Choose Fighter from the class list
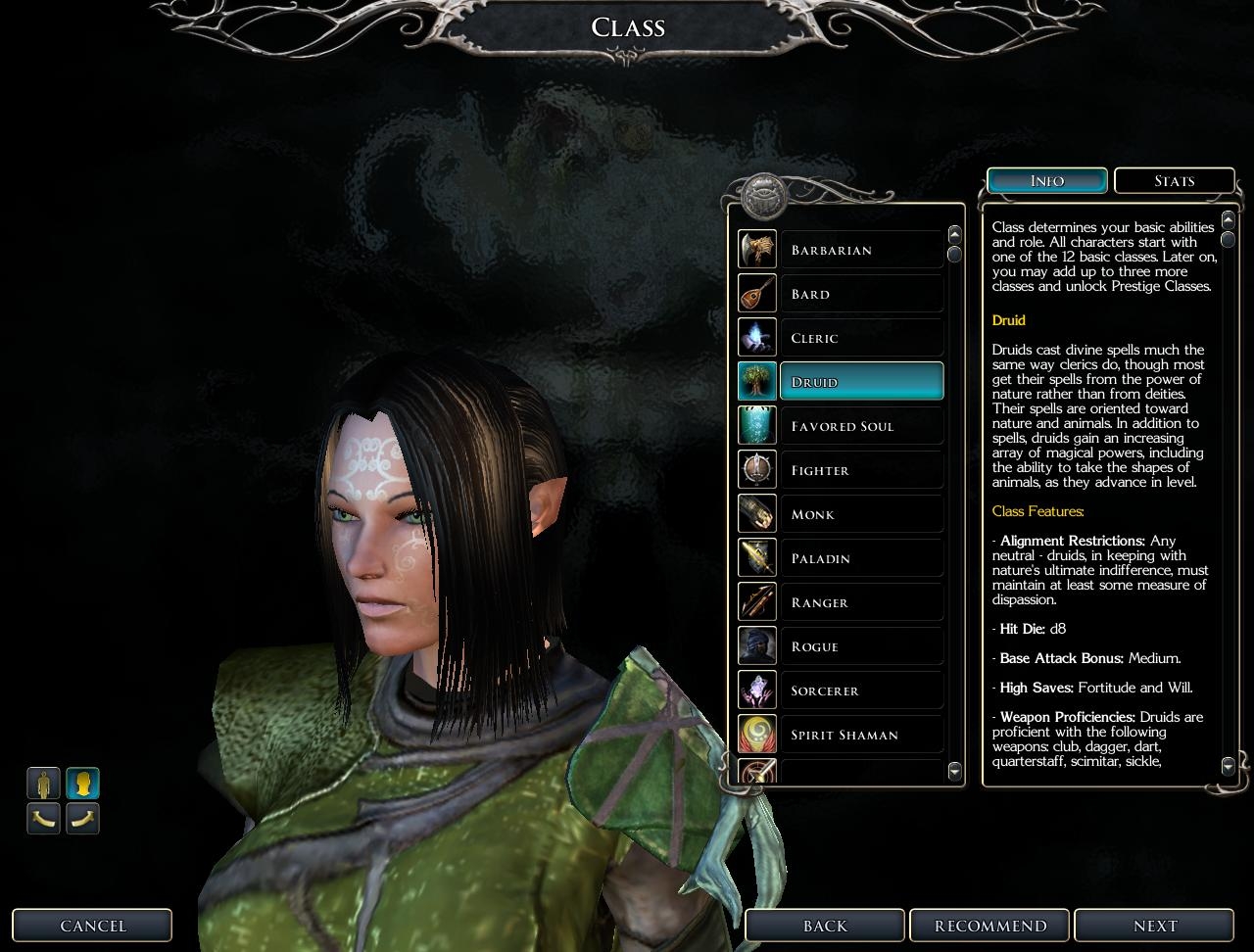 (861, 470)
